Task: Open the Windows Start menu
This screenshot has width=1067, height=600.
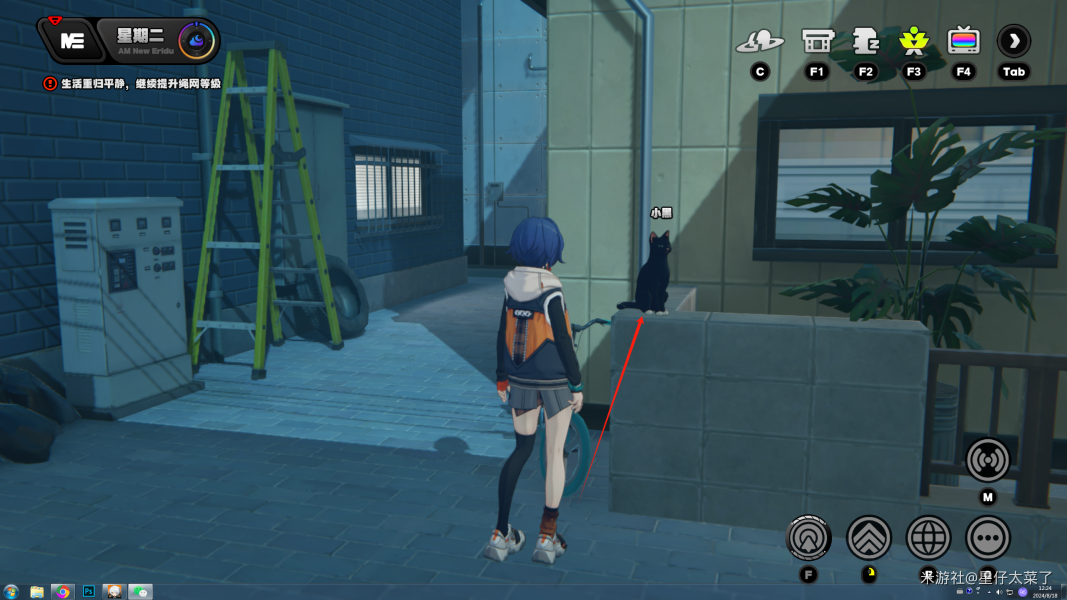Action: (11, 592)
